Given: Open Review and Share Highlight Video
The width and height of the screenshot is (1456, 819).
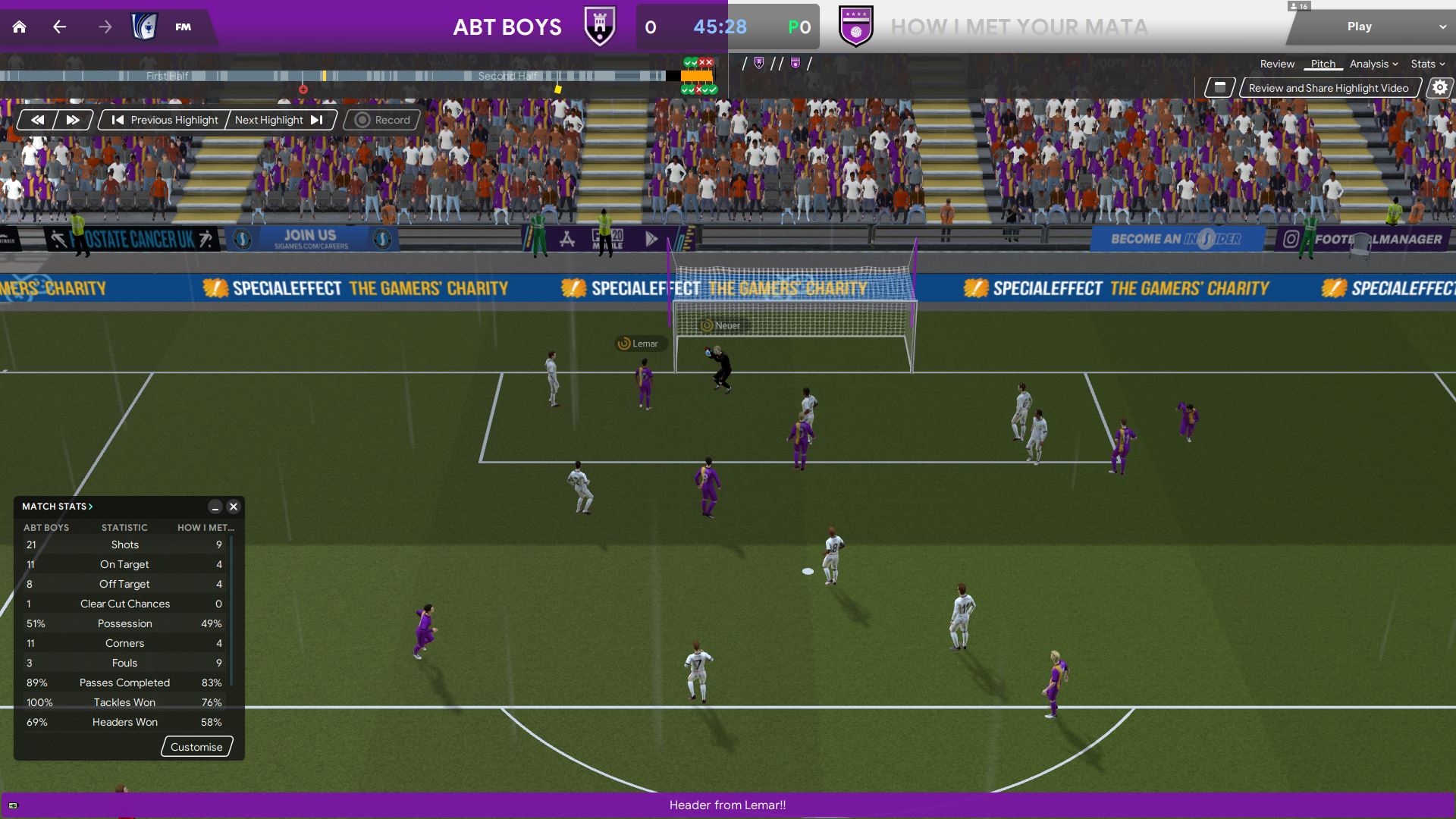Looking at the screenshot, I should tap(1329, 88).
